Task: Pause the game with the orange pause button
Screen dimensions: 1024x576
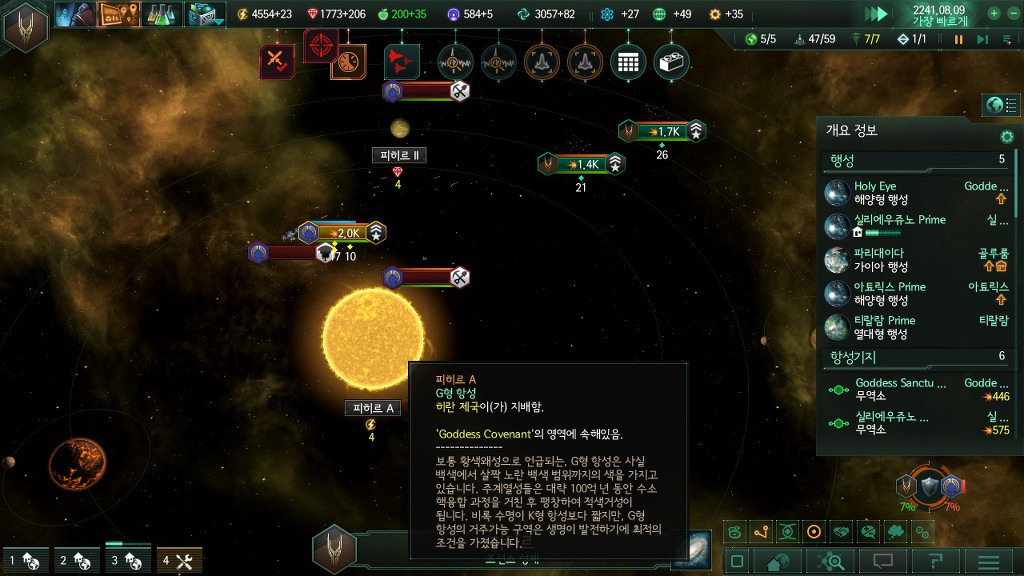Action: click(958, 40)
